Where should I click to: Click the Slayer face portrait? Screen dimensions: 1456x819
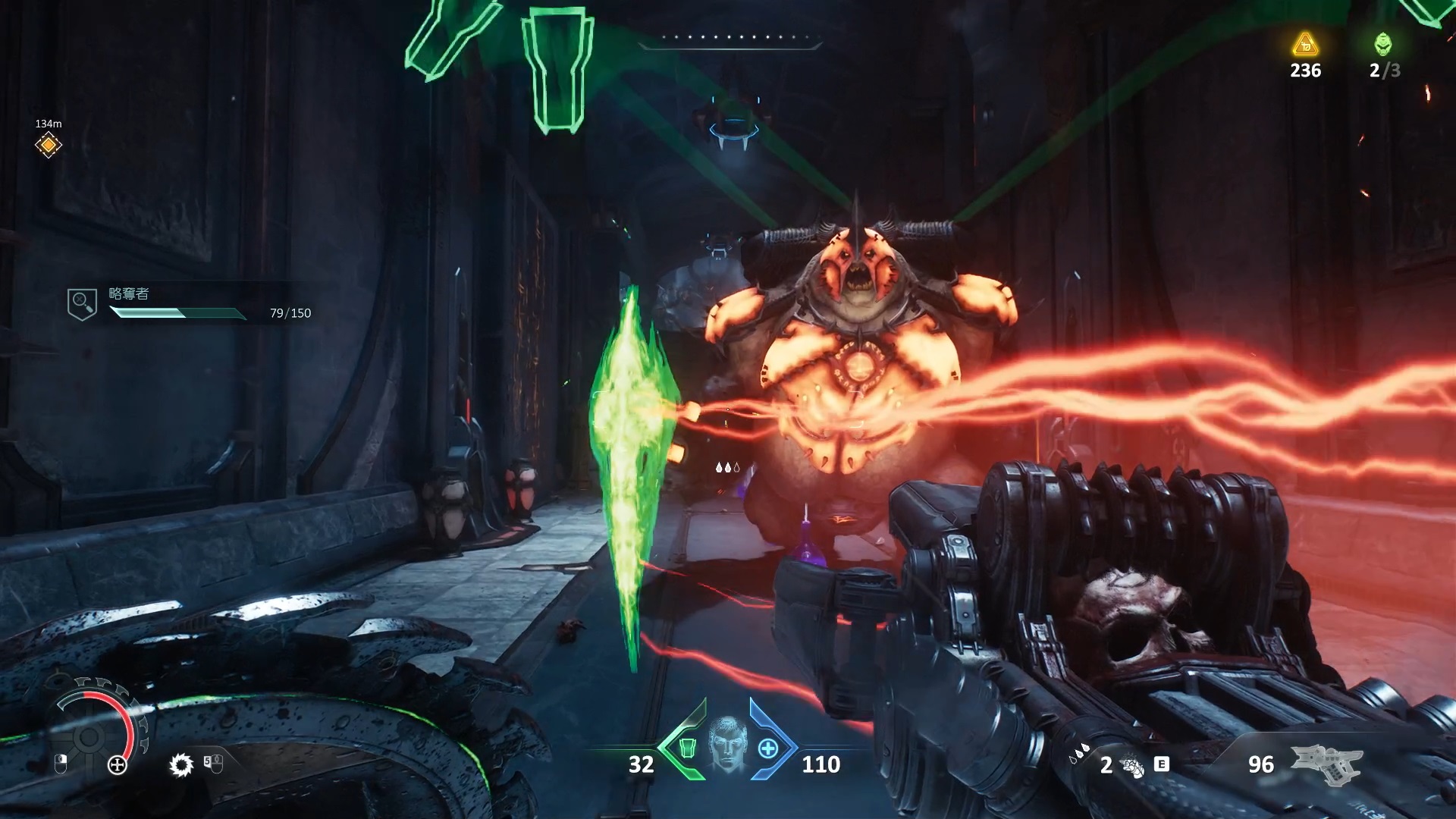click(x=727, y=745)
